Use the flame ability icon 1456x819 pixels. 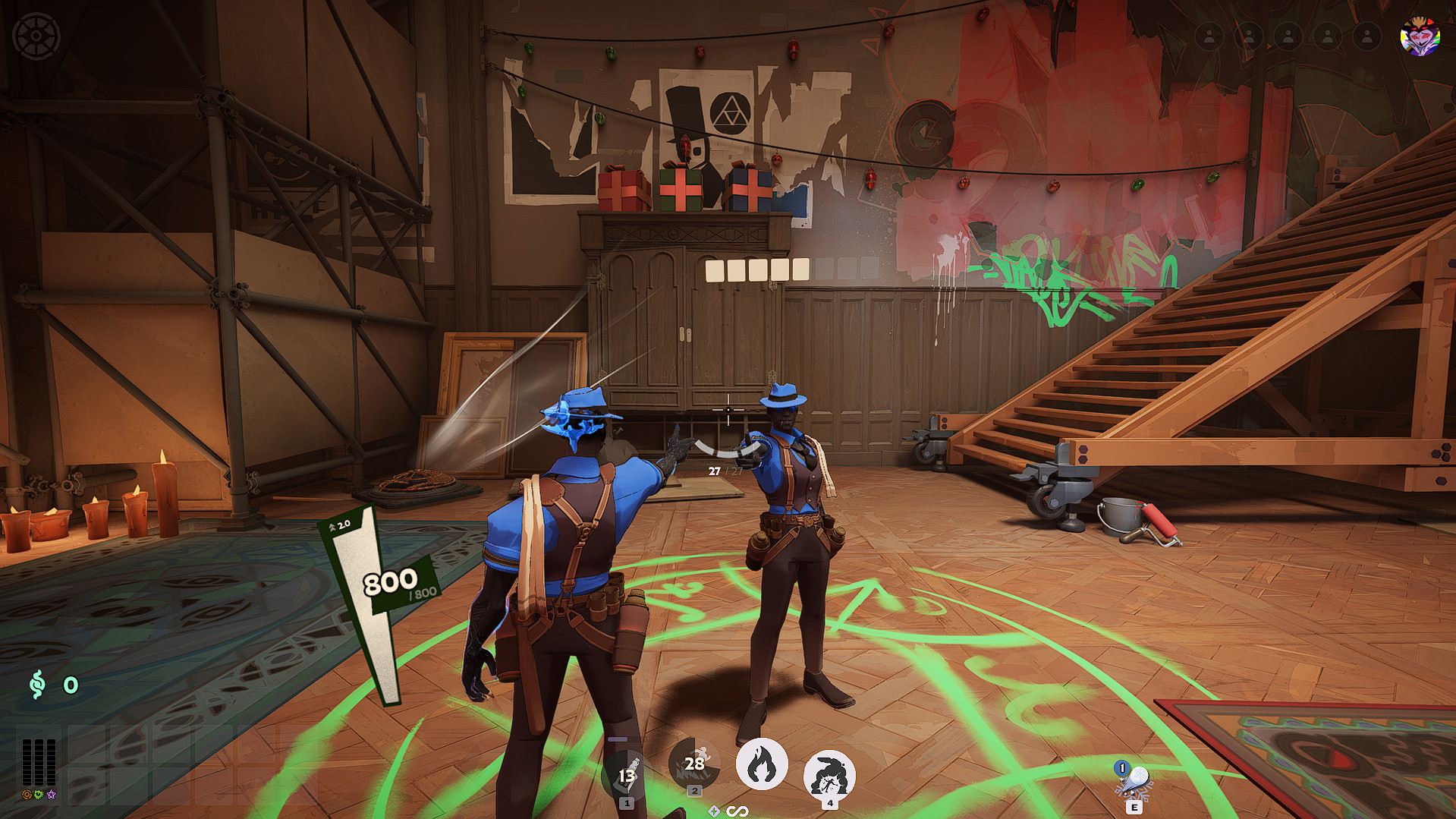pyautogui.click(x=762, y=764)
